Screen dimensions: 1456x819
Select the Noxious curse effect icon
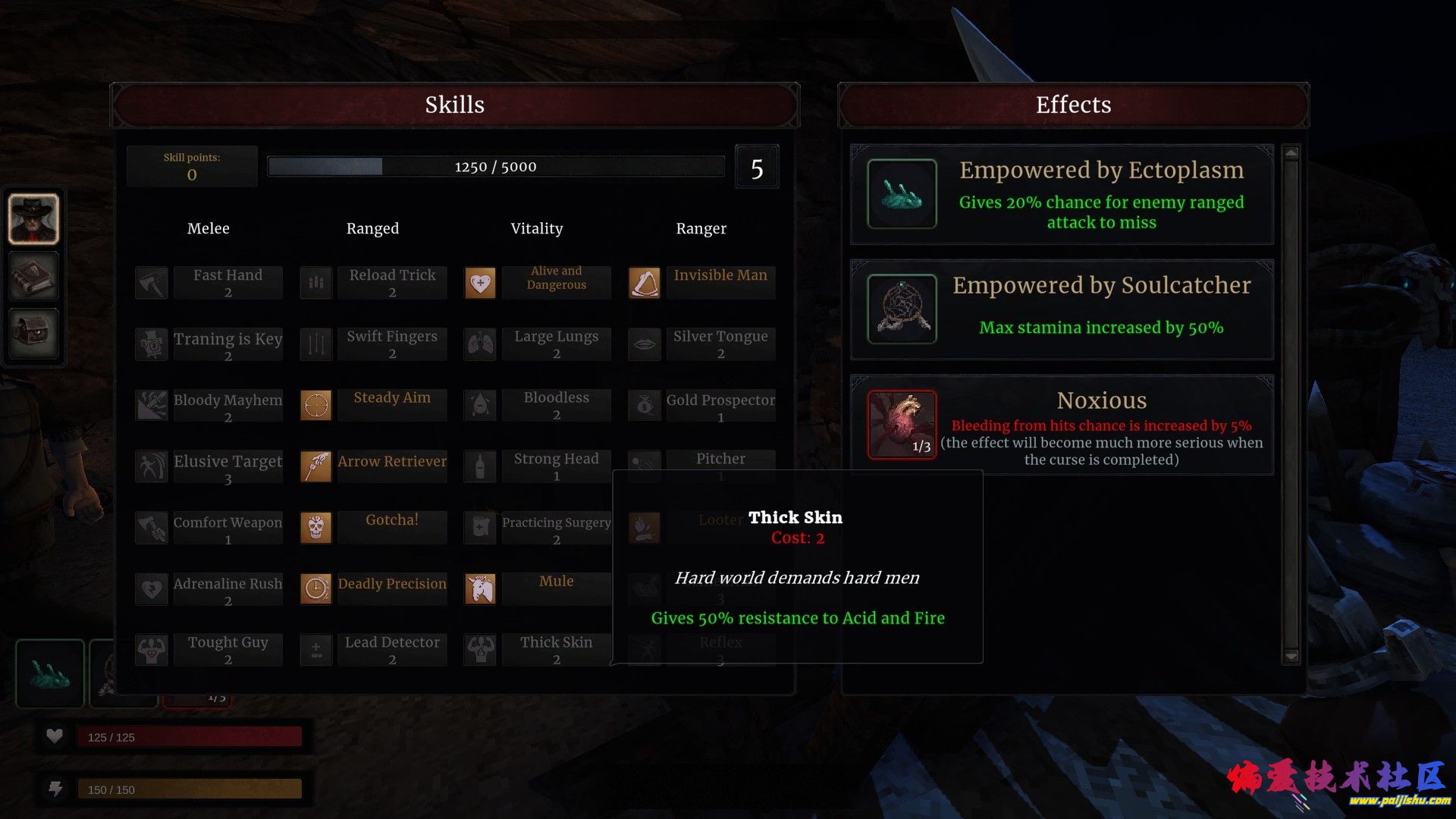902,425
